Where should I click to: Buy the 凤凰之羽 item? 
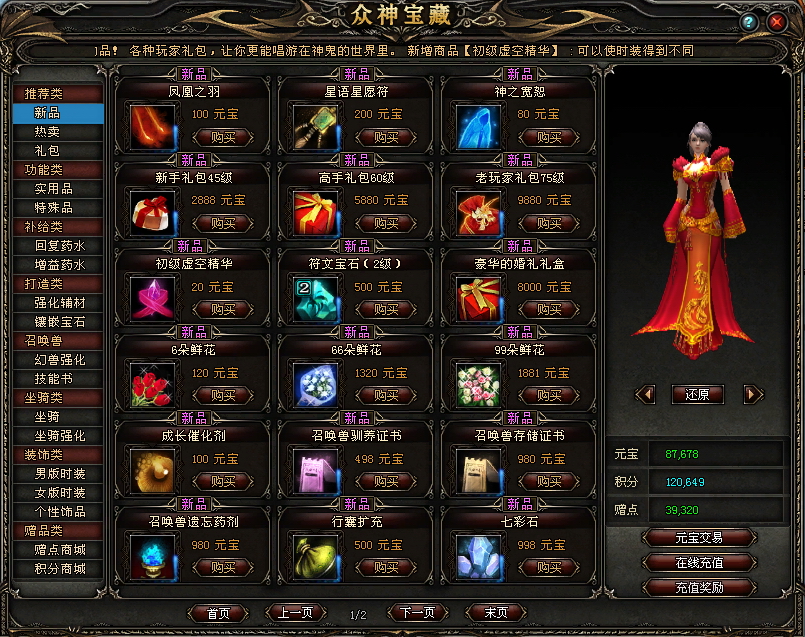(x=222, y=138)
